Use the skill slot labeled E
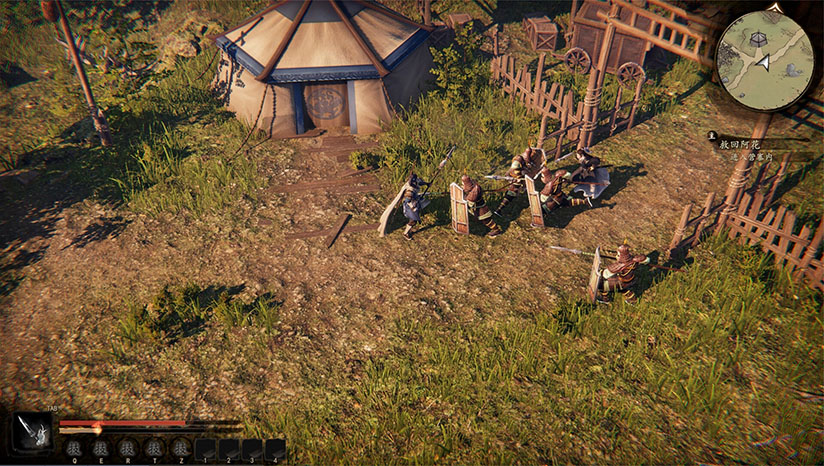Viewport: 824px width, 466px height. [x=101, y=448]
